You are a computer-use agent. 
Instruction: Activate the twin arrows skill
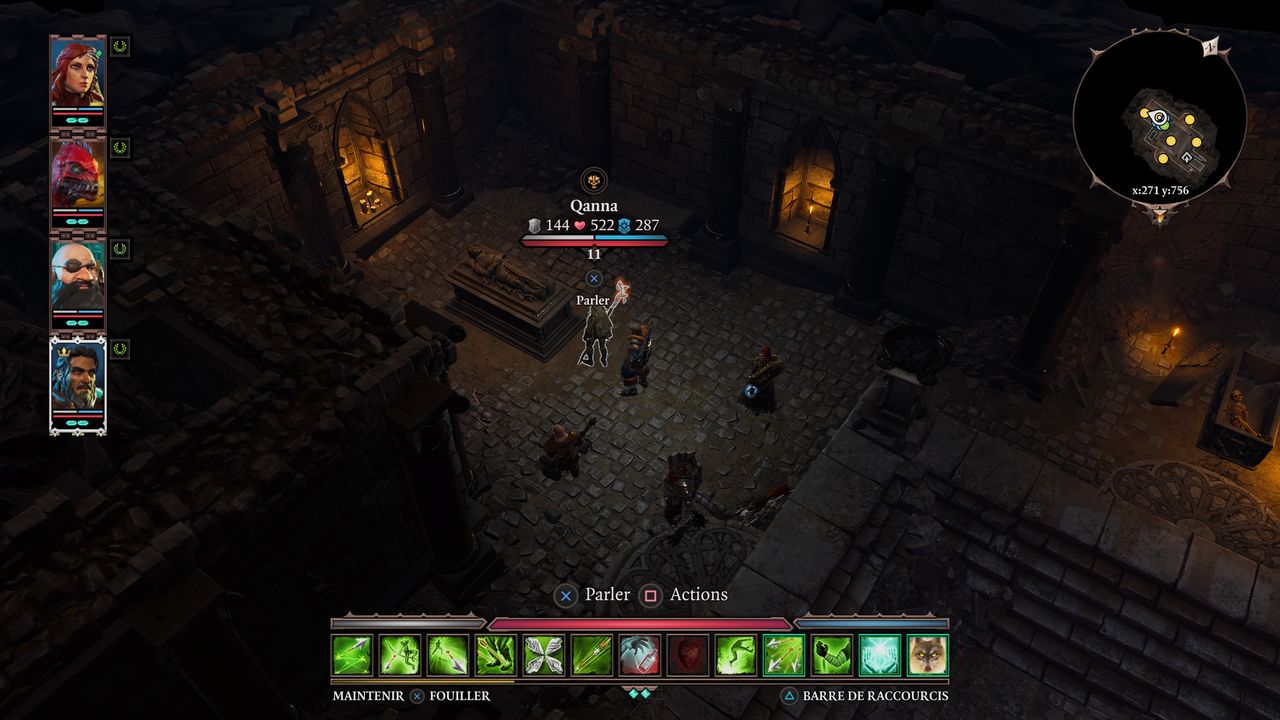[592, 655]
